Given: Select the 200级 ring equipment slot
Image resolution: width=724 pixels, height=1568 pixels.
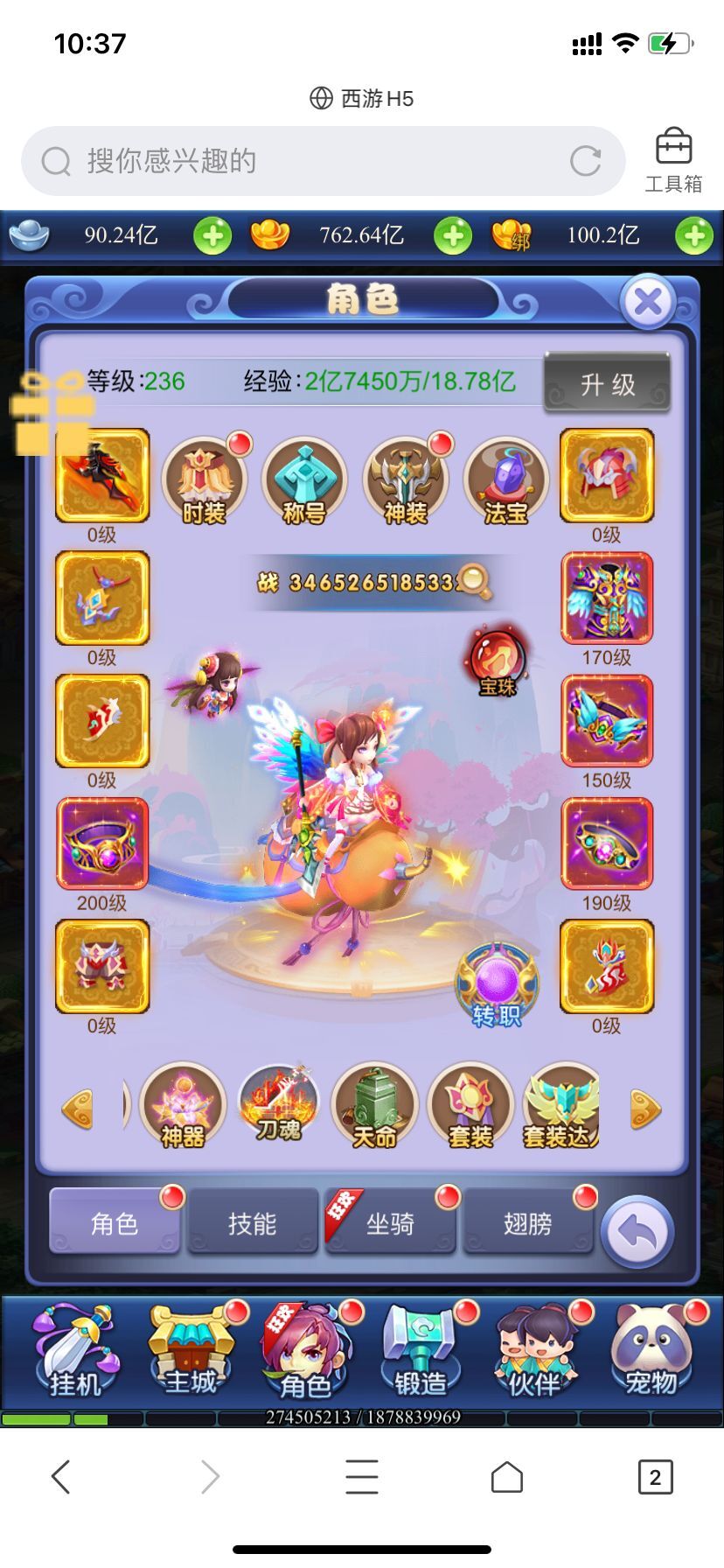Looking at the screenshot, I should pyautogui.click(x=102, y=843).
